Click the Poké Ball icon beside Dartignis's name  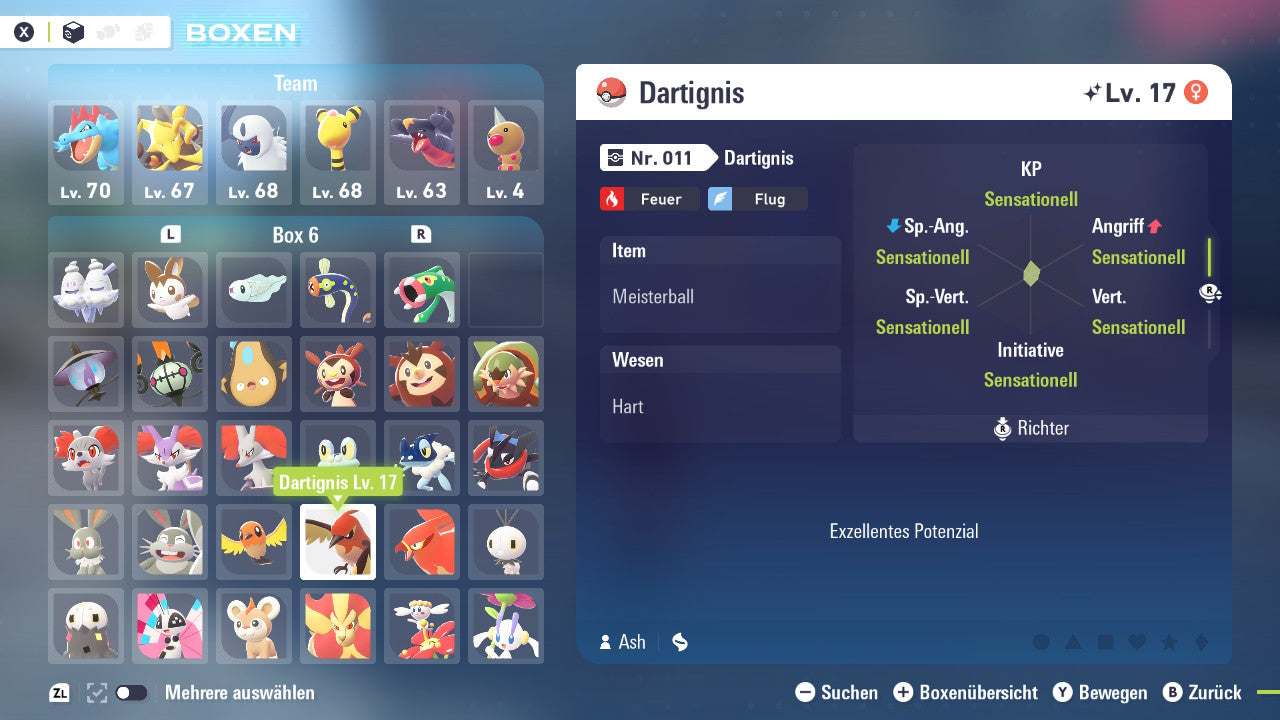click(612, 92)
